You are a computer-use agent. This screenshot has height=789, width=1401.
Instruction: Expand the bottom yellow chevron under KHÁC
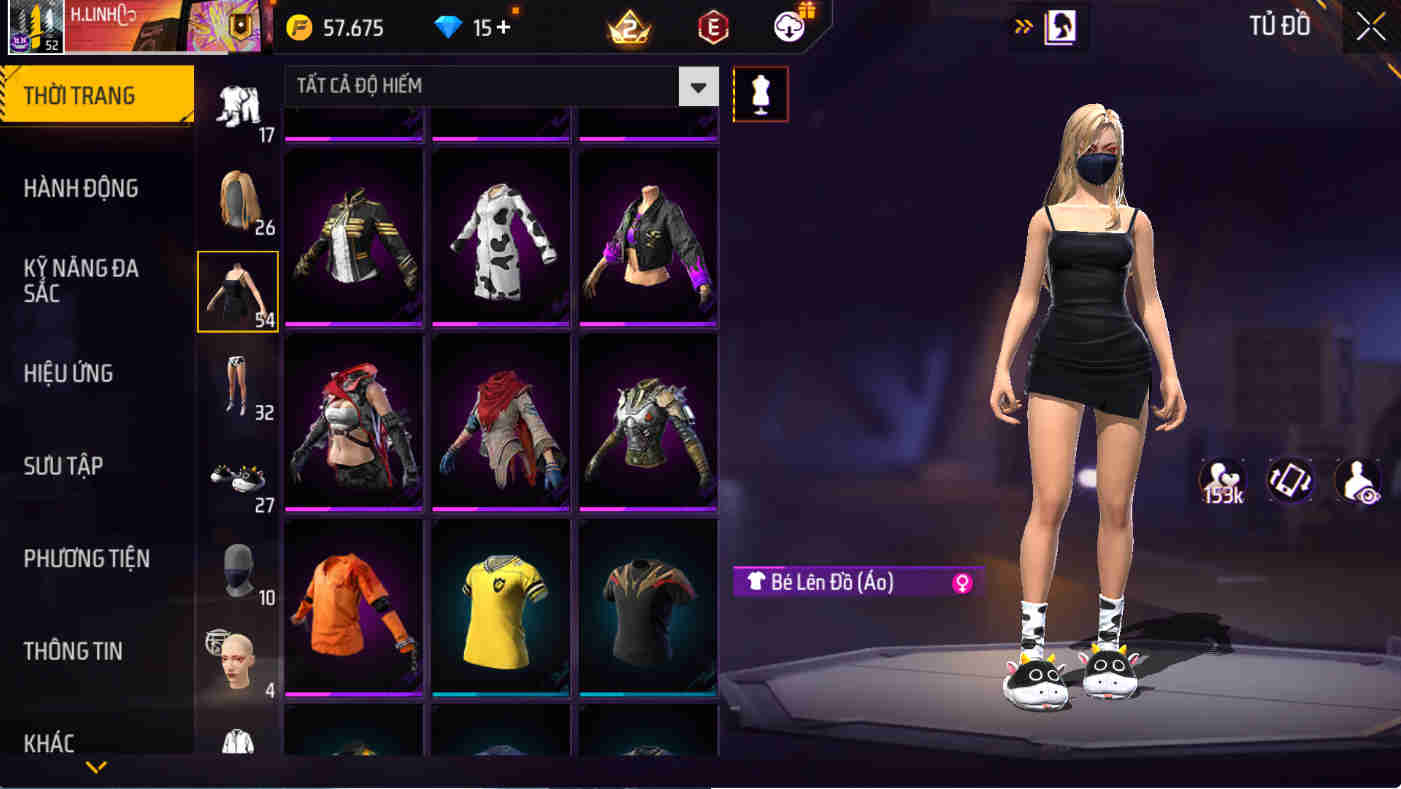click(96, 768)
